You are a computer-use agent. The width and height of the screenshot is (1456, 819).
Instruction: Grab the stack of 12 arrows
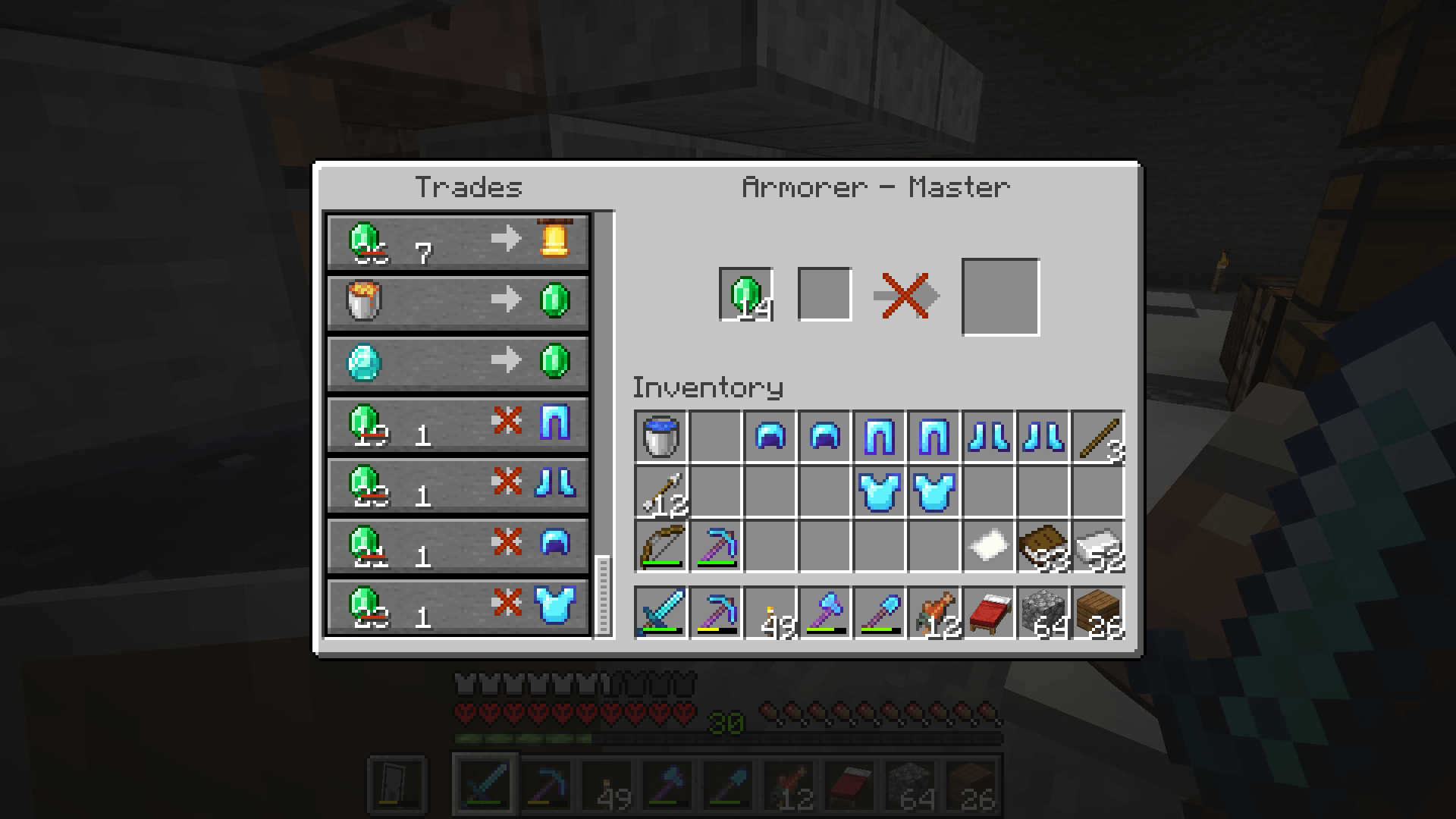(663, 491)
